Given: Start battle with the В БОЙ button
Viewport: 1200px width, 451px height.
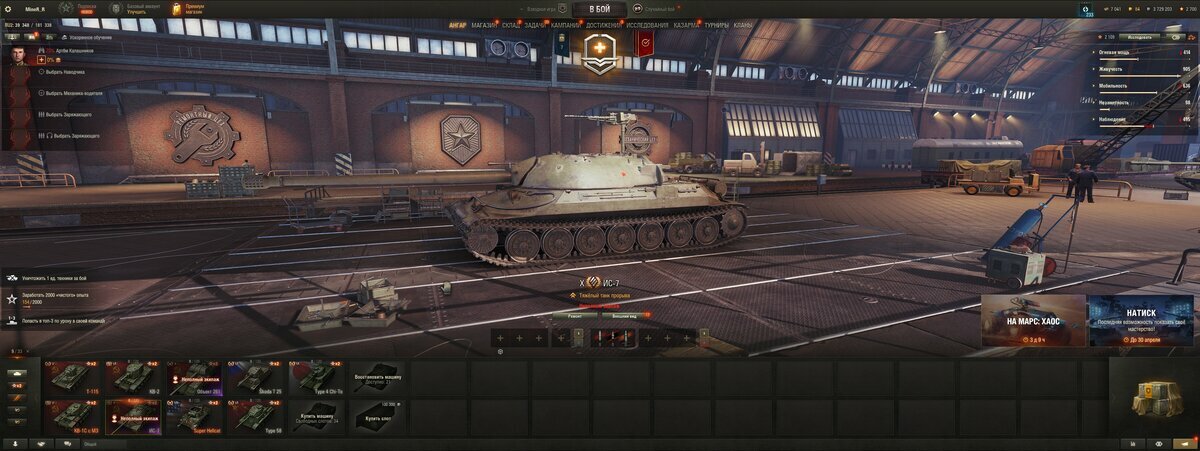Looking at the screenshot, I should [599, 9].
